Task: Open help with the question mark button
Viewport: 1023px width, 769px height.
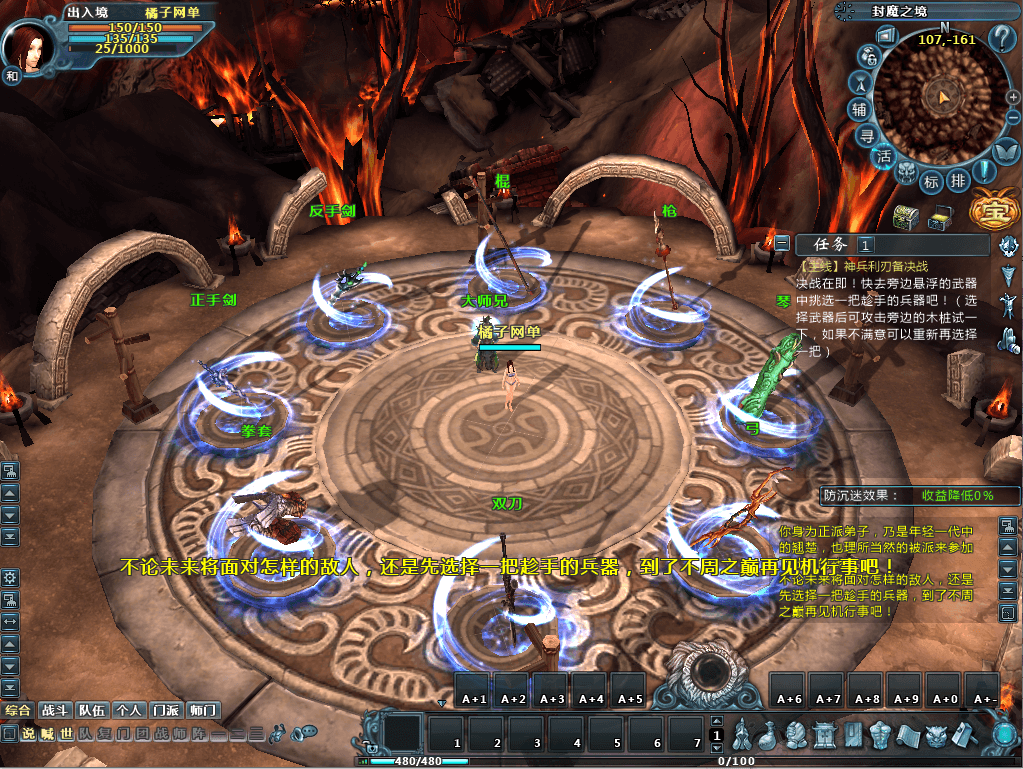Action: point(1001,40)
